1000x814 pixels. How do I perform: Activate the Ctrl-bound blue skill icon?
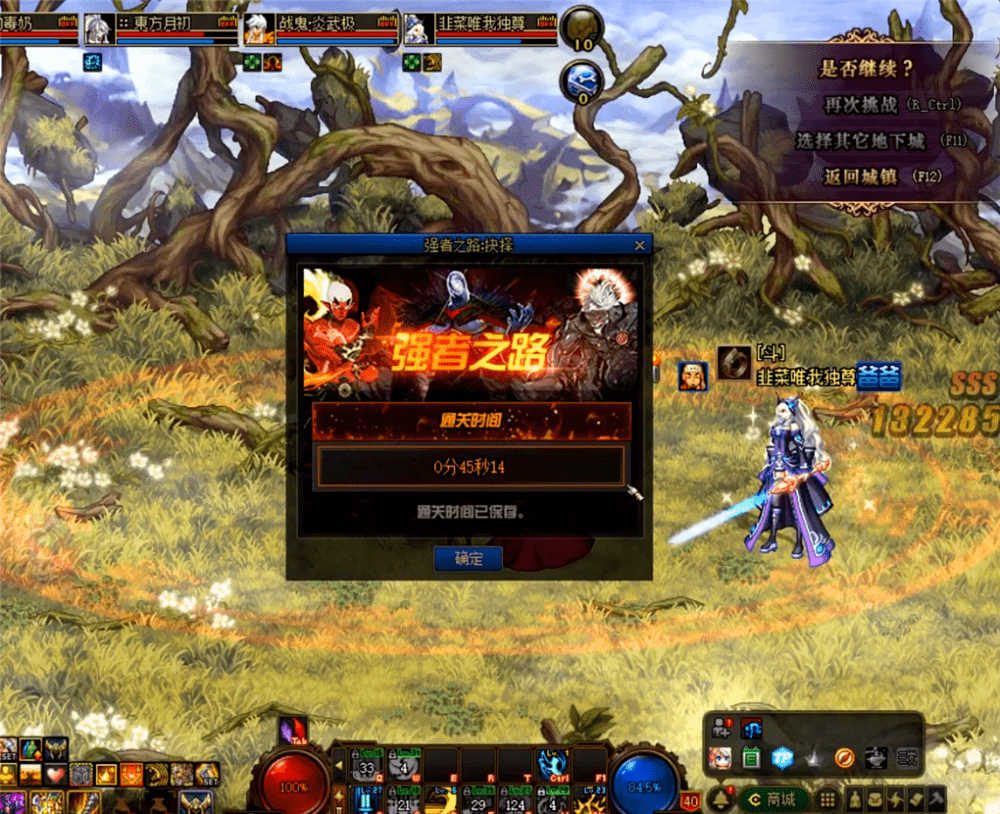pos(552,765)
